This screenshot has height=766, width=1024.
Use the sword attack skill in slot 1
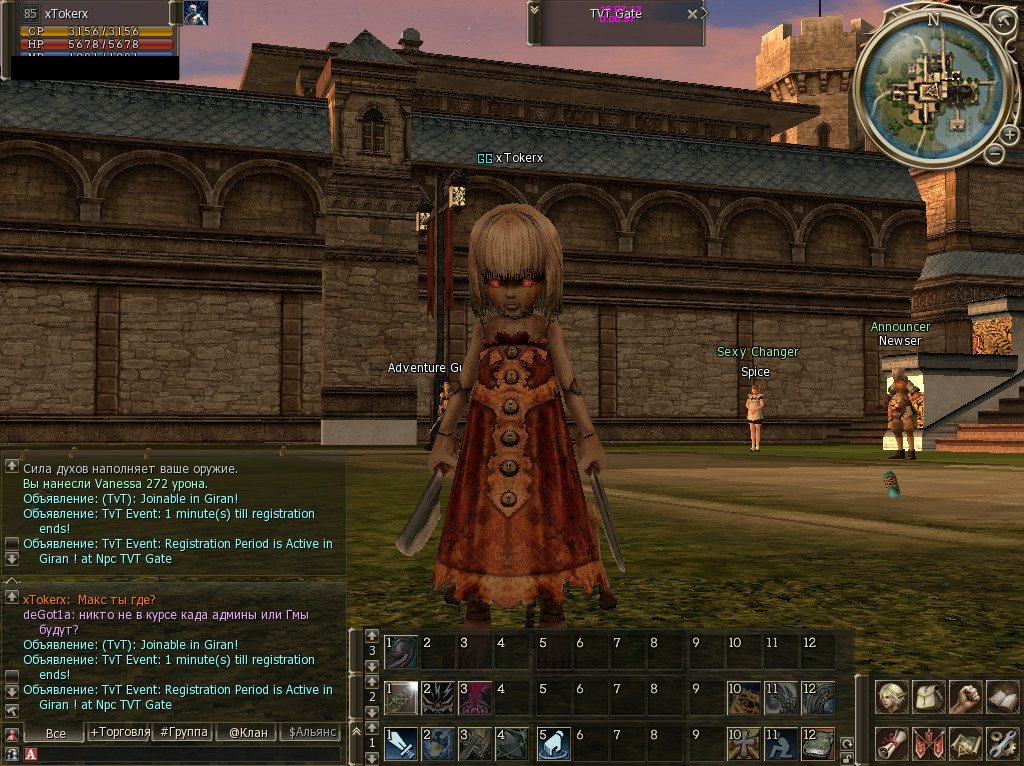click(402, 744)
